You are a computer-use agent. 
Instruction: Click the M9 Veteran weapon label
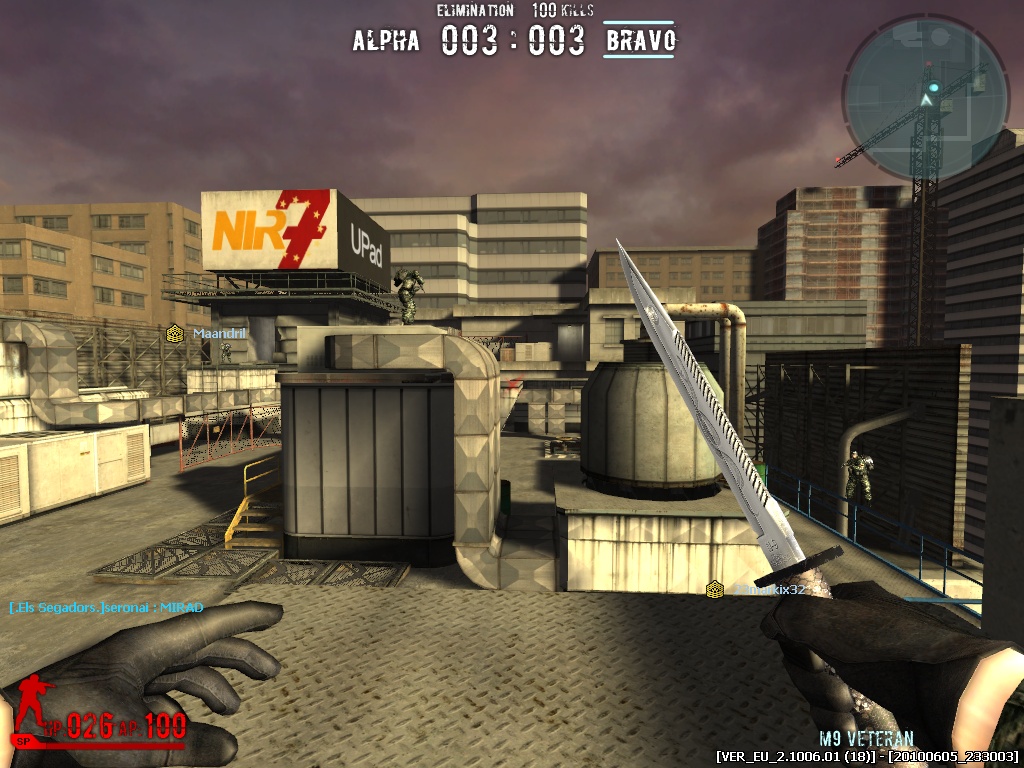pos(866,739)
